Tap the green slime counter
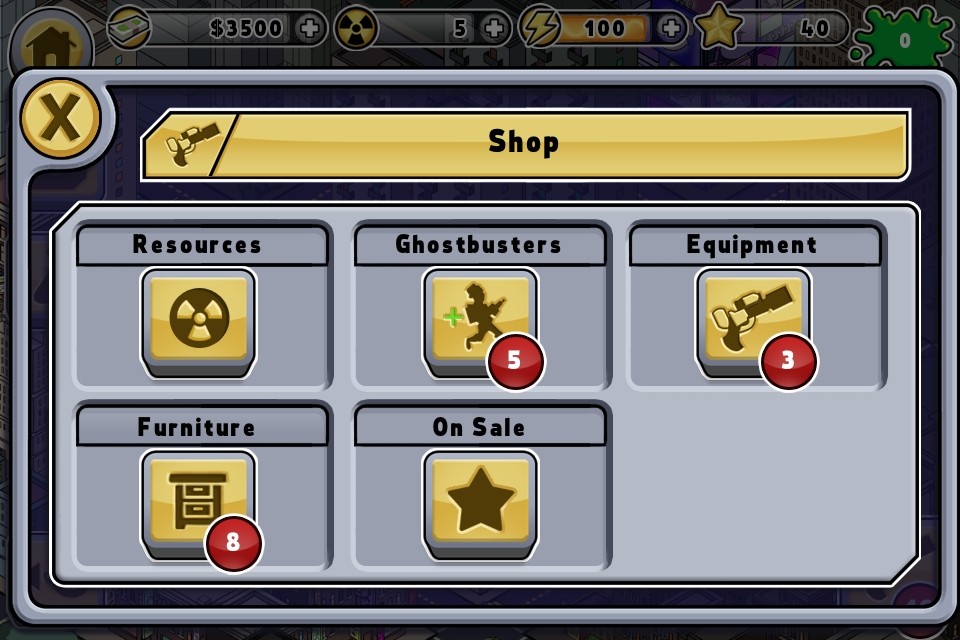This screenshot has height=640, width=960. 903,42
